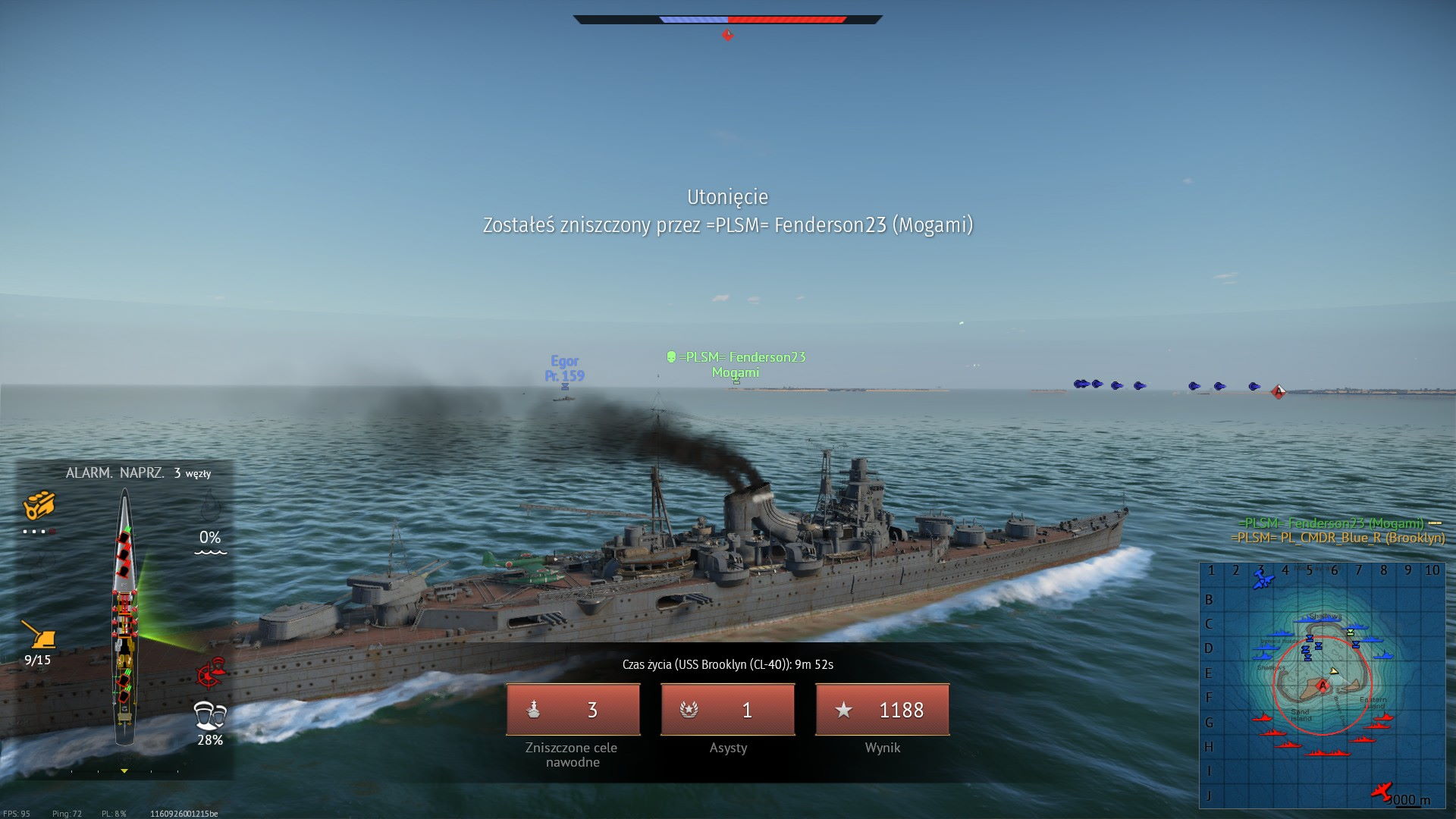Screen dimensions: 1456x819
Task: Select the Fenderson23 Mogami name tag
Action: pyautogui.click(x=736, y=364)
